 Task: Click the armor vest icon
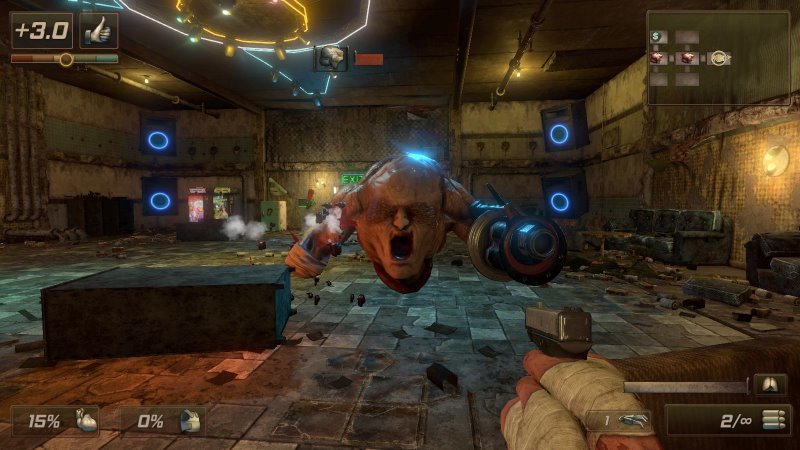[190, 421]
